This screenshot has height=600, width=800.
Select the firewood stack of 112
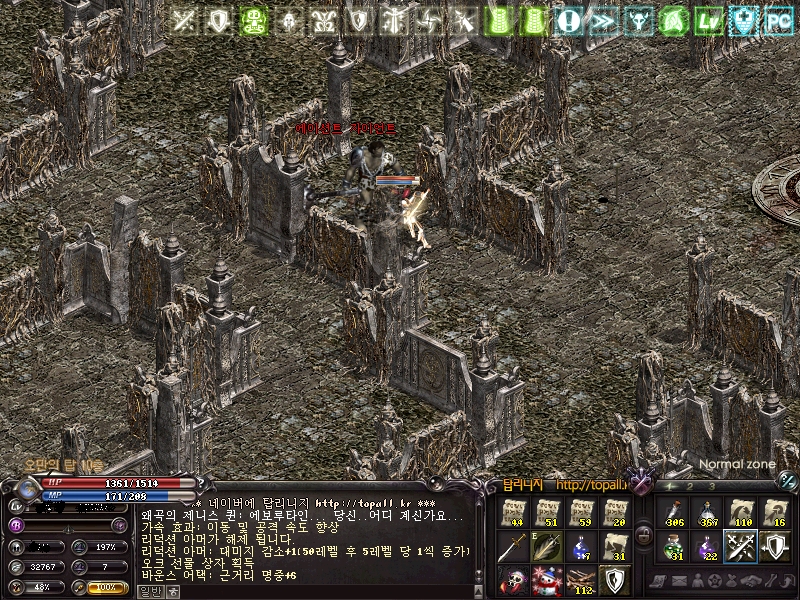pos(581,581)
